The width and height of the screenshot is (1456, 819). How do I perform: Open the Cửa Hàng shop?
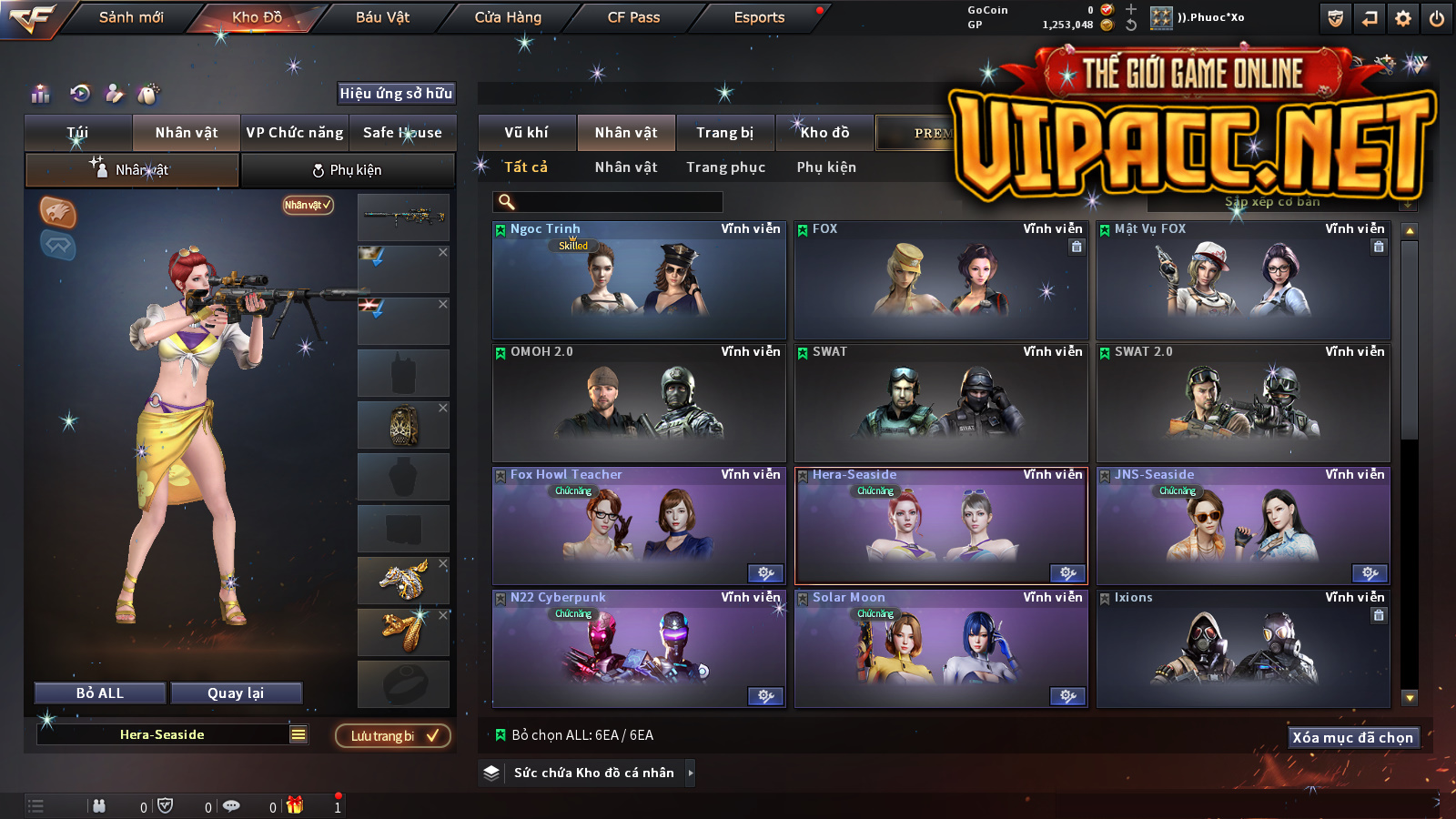coord(508,17)
